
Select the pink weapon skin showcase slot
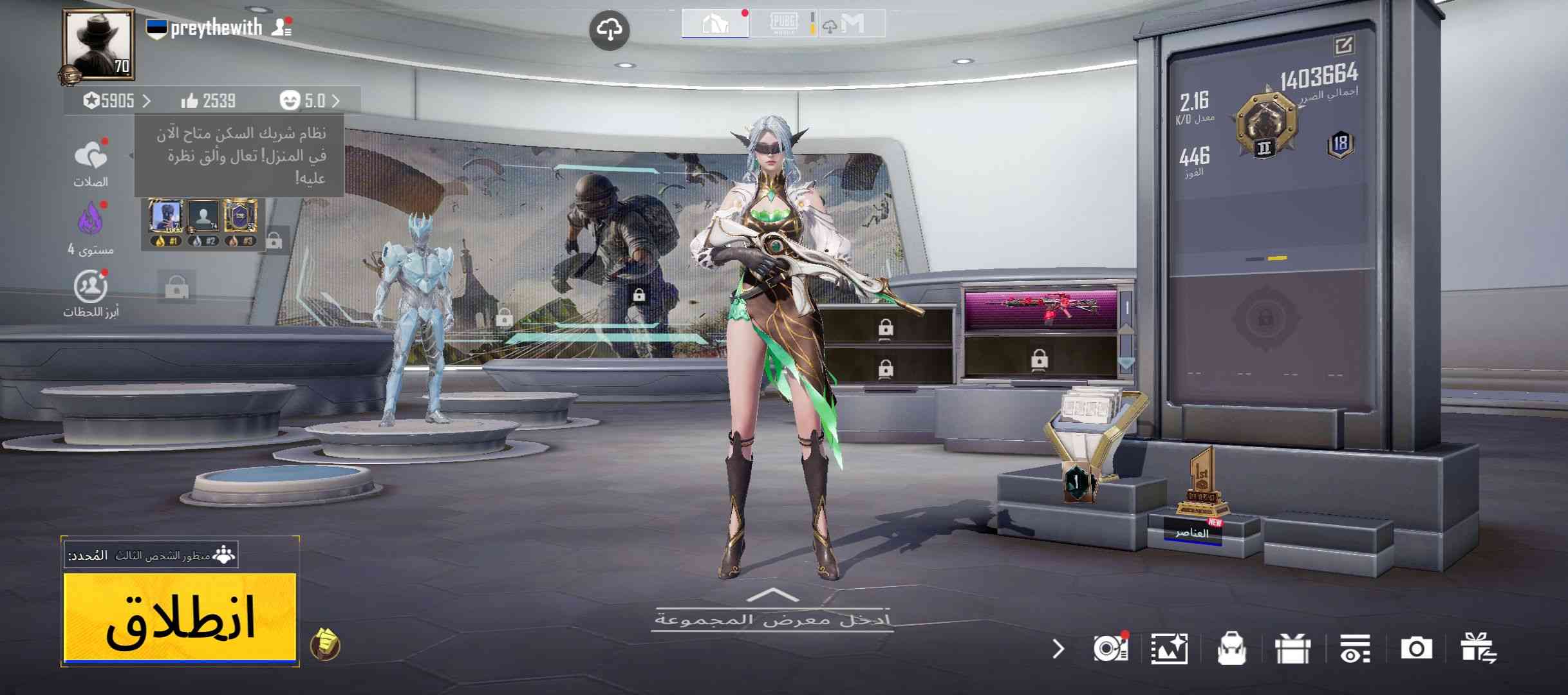[1040, 309]
